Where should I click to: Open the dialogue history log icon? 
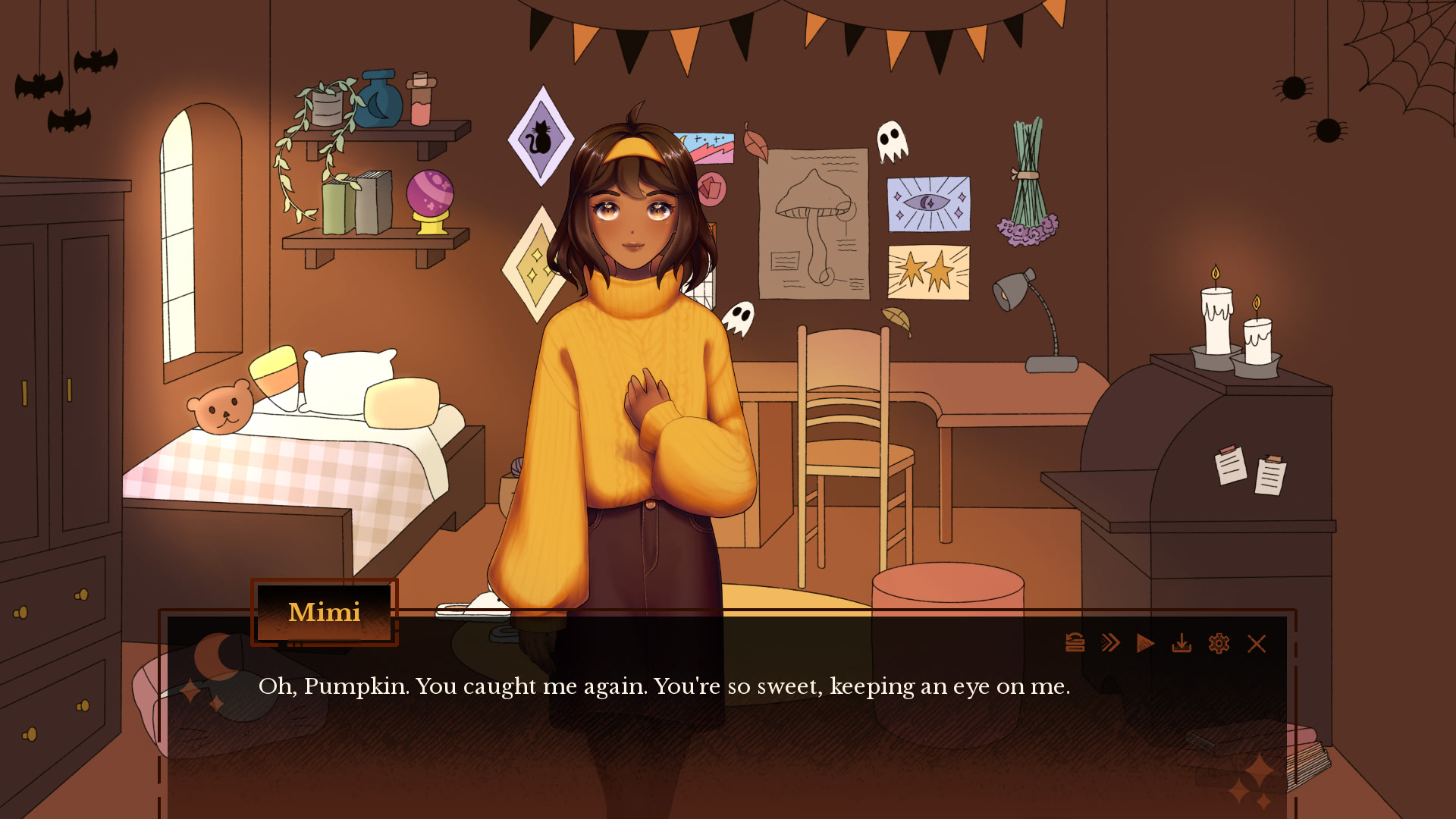1075,643
